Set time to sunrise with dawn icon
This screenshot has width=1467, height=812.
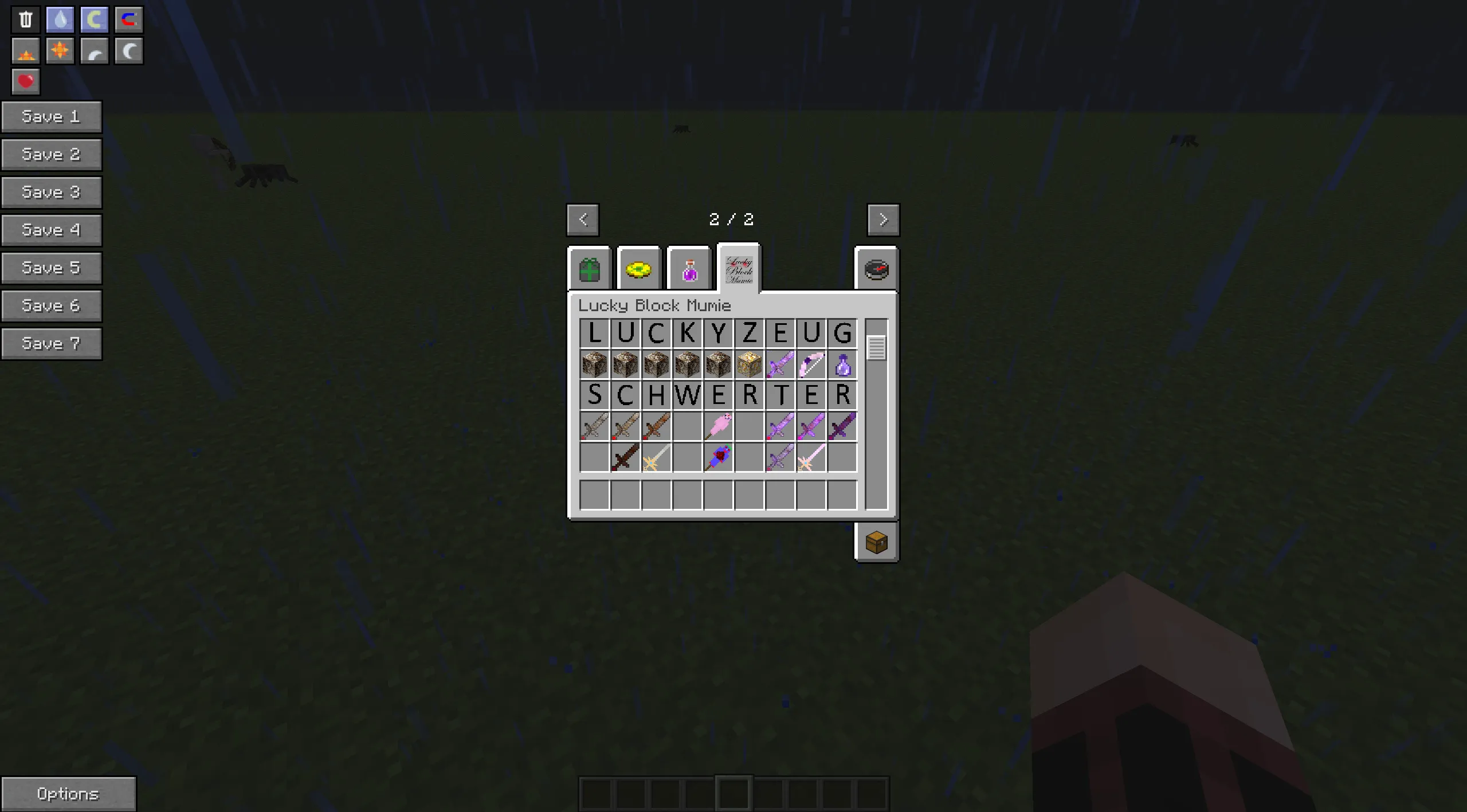(x=25, y=50)
